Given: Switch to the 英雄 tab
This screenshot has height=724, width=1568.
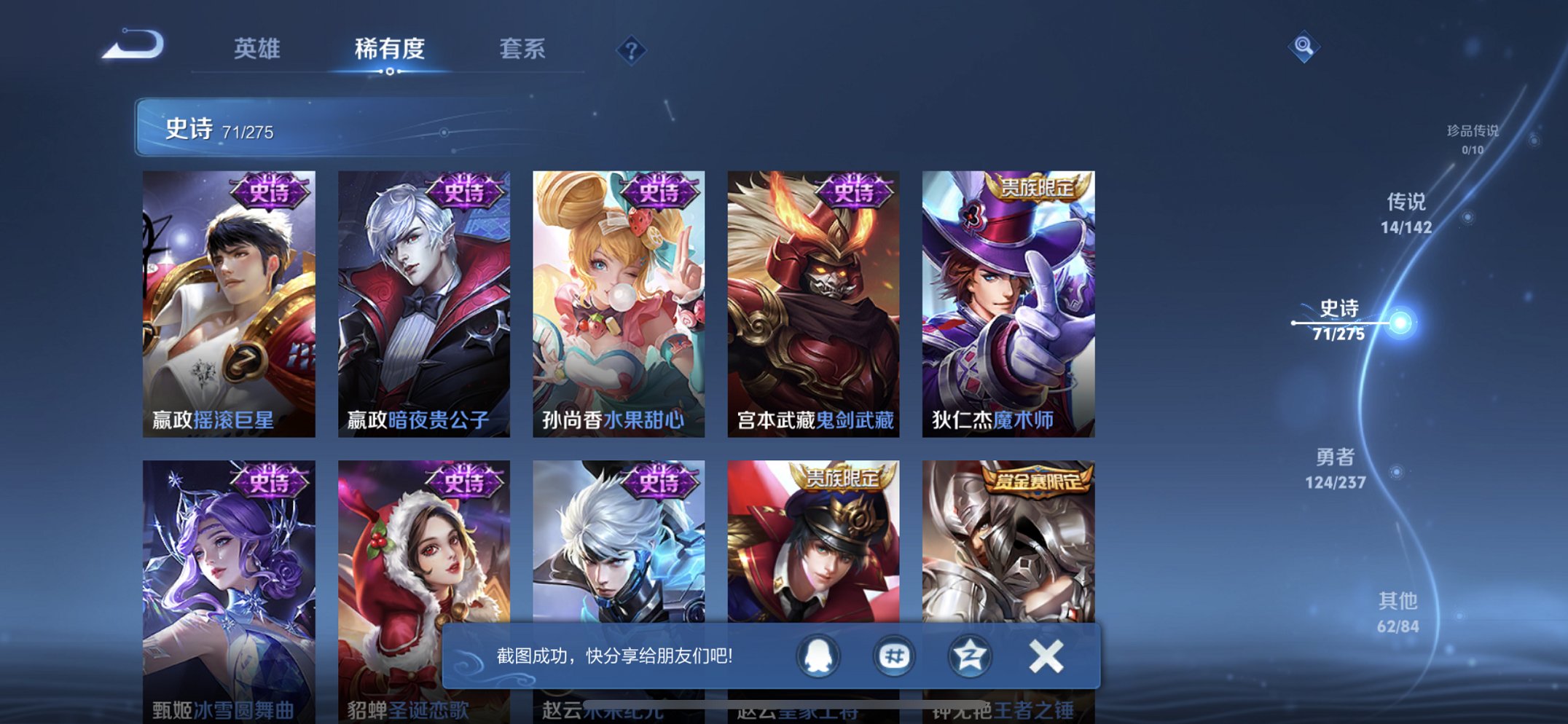Looking at the screenshot, I should (x=257, y=50).
